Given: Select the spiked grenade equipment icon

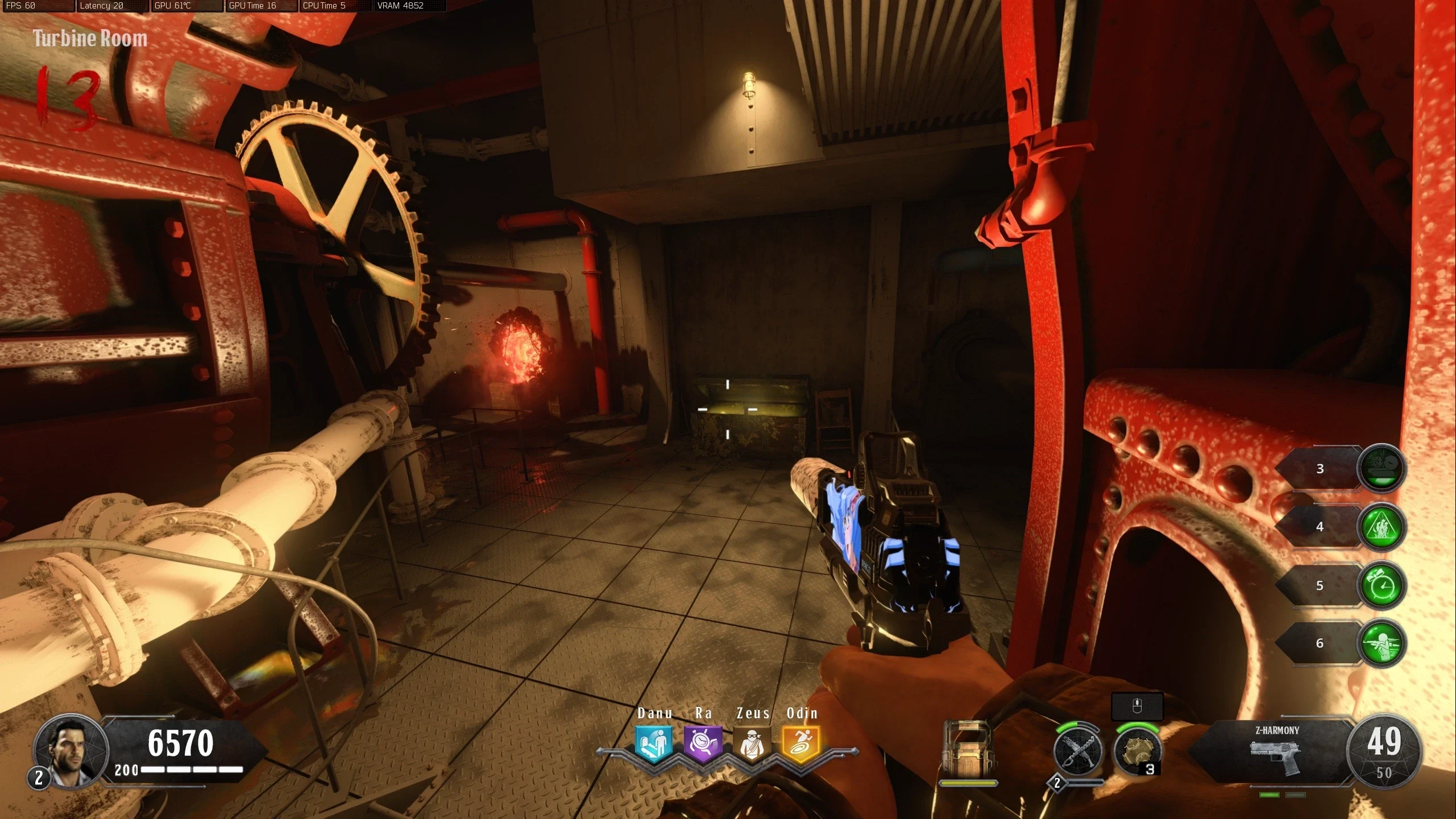Looking at the screenshot, I should coord(1135,751).
